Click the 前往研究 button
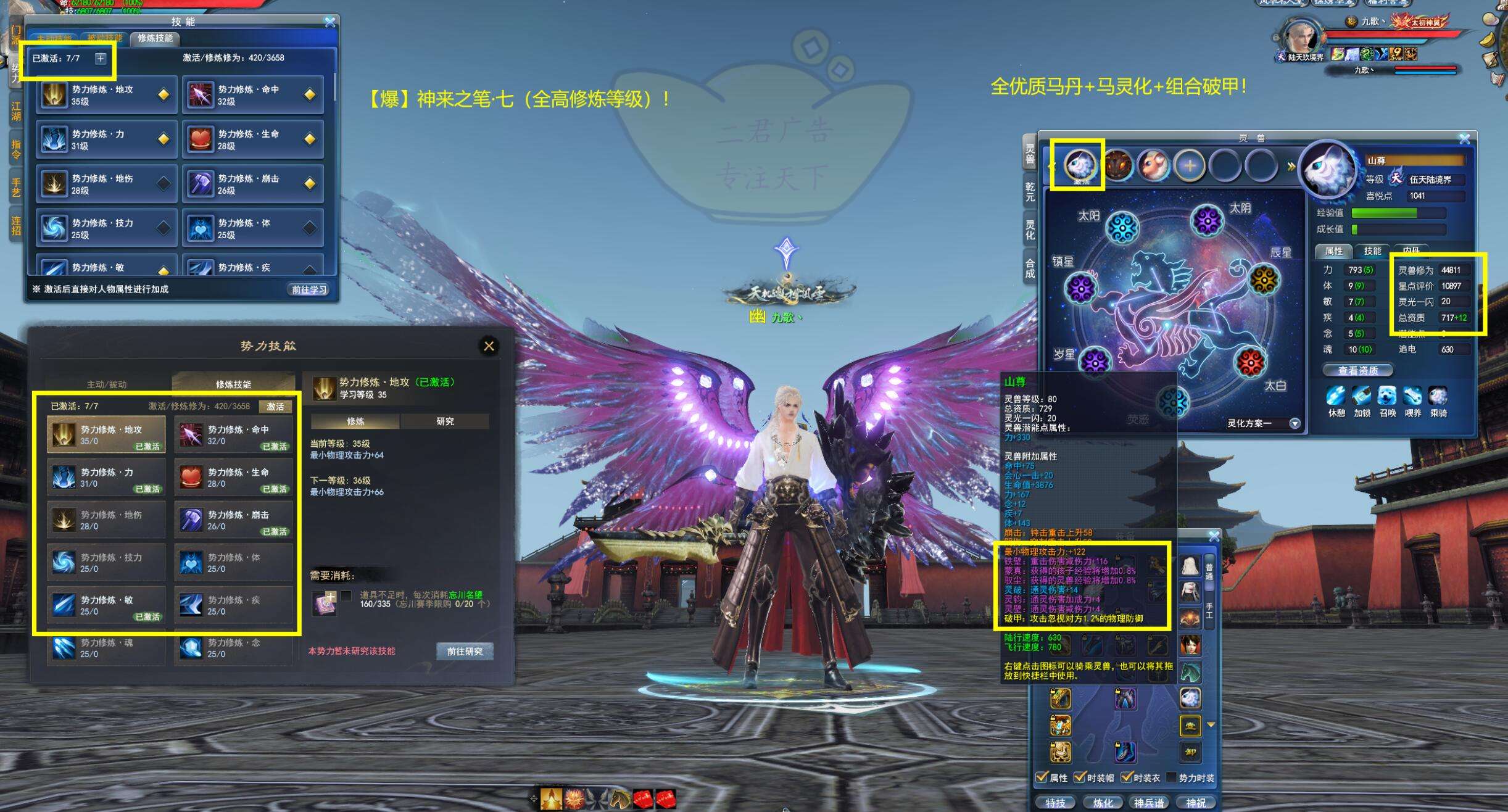 (x=465, y=652)
